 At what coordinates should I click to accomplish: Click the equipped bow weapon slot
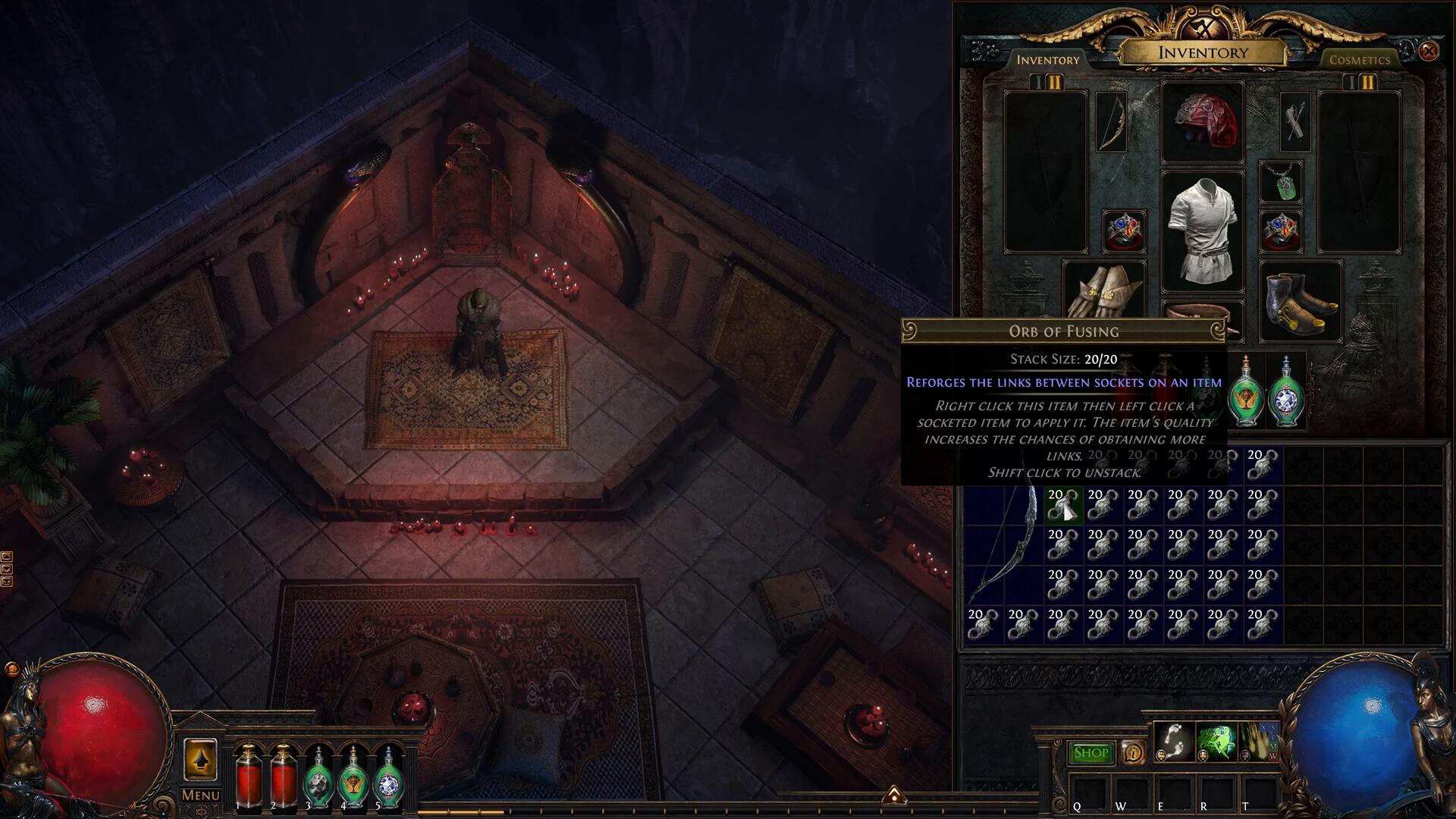point(1112,122)
